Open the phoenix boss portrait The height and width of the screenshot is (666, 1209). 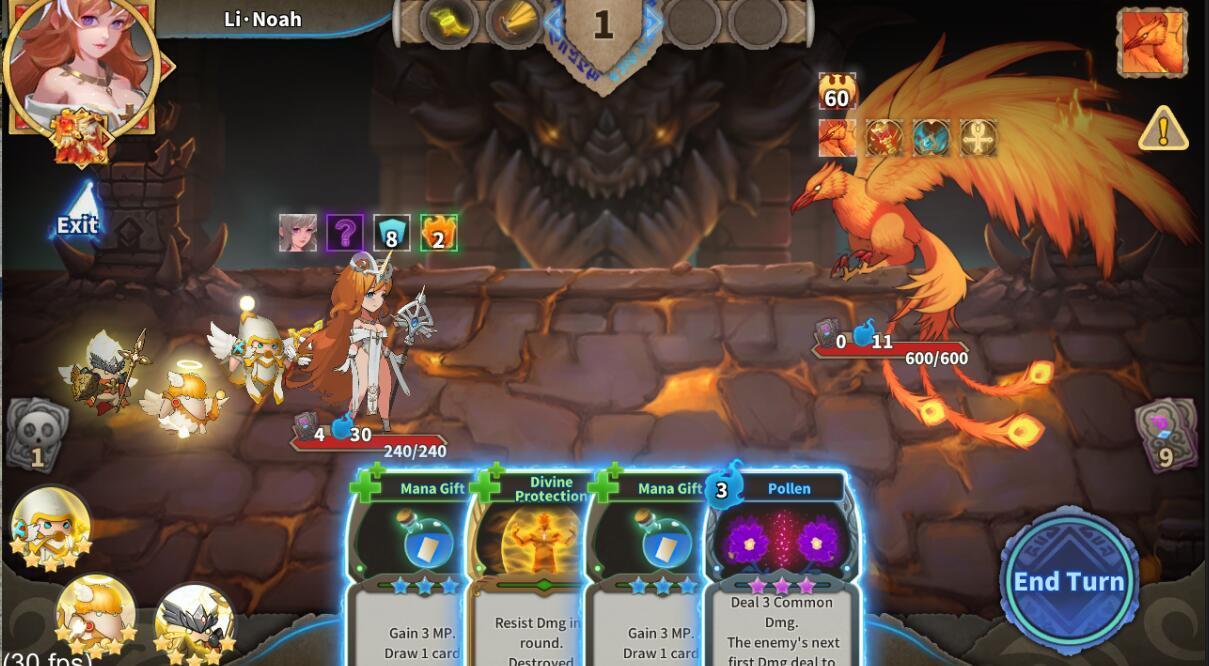pyautogui.click(x=1152, y=43)
